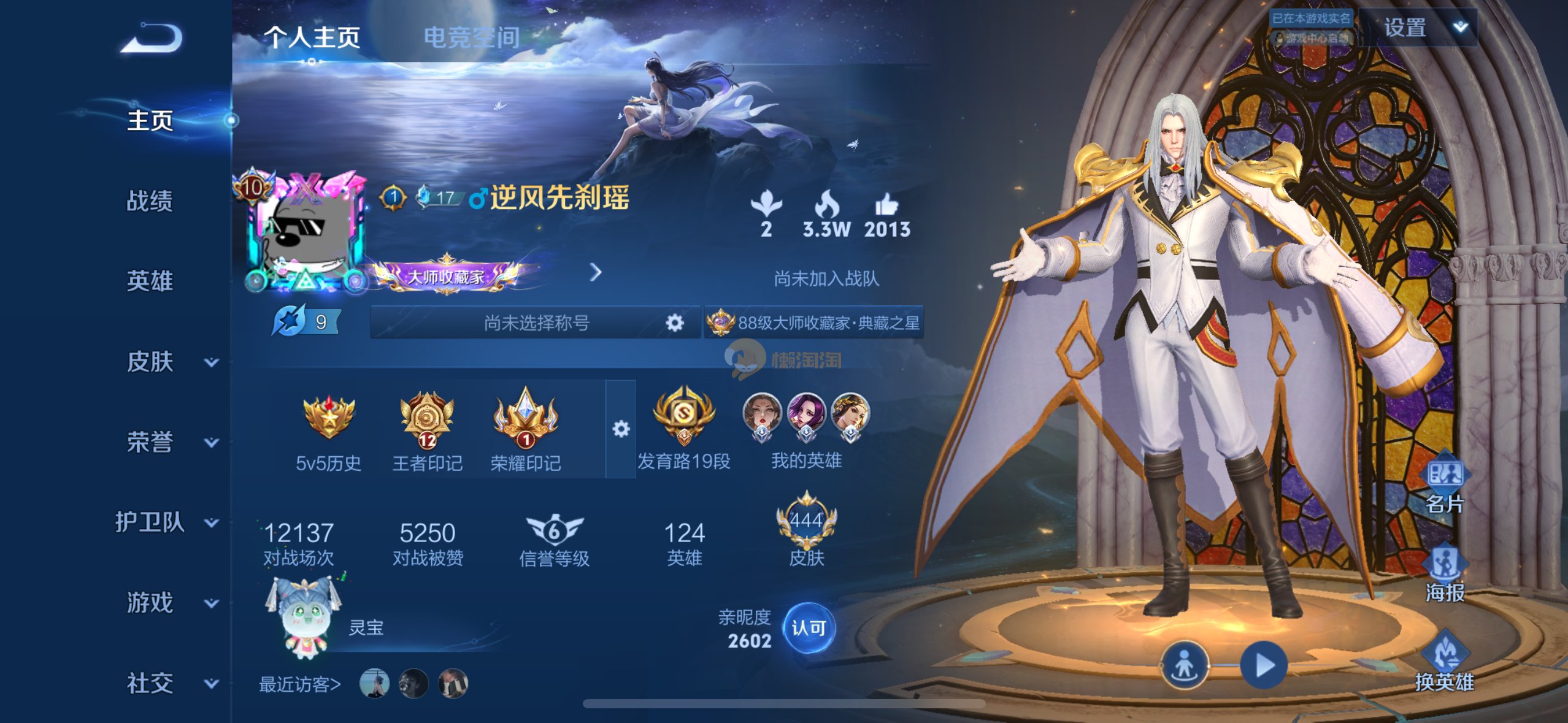Open the 设置 dropdown
Screen dimensions: 1568x723
(1418, 28)
